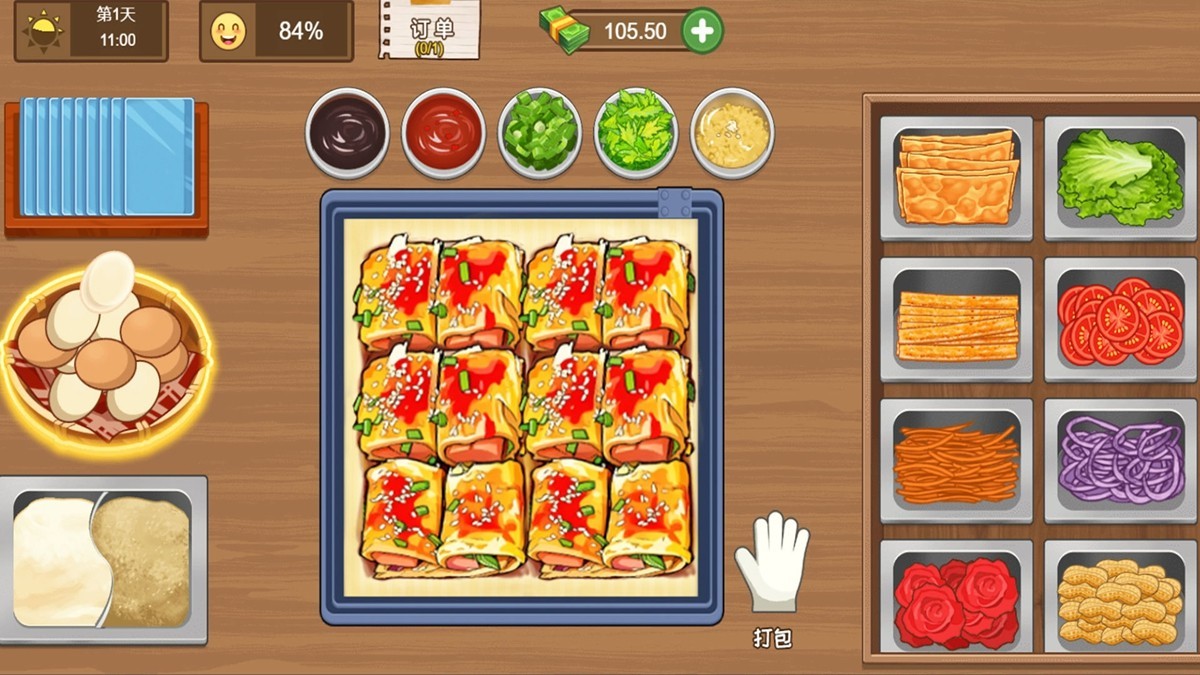Select the dark brown sauce bowl

[347, 133]
